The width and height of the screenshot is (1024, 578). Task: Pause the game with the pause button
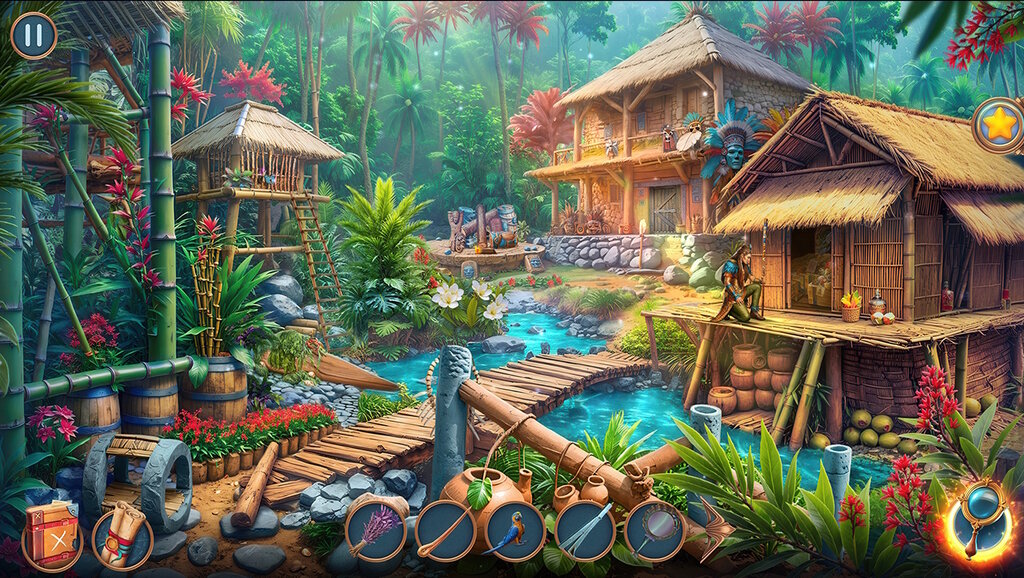click(34, 35)
